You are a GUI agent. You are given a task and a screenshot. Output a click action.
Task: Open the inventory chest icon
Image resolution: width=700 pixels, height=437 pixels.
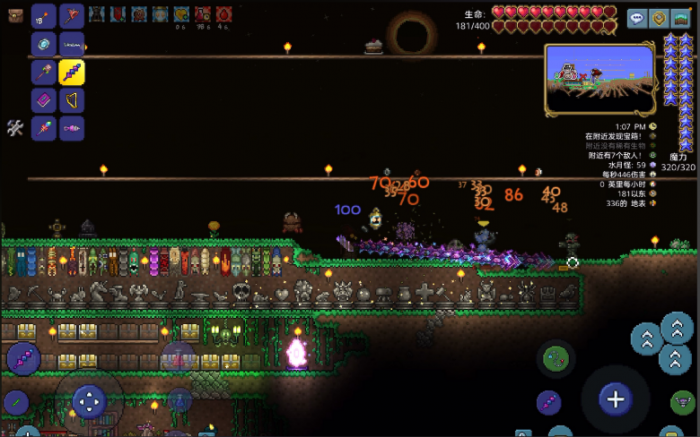pyautogui.click(x=15, y=16)
